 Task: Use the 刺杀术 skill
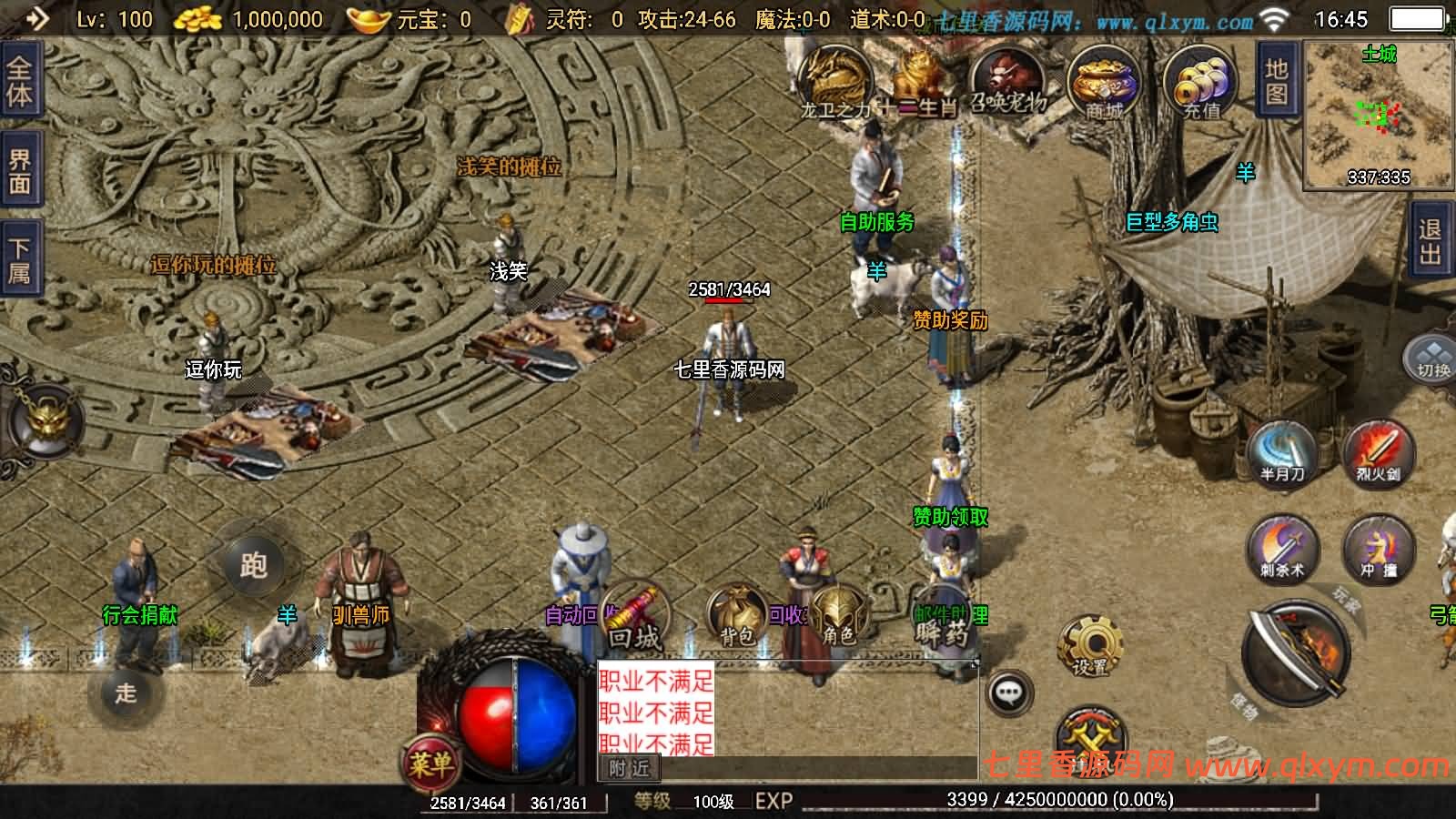(x=1282, y=548)
